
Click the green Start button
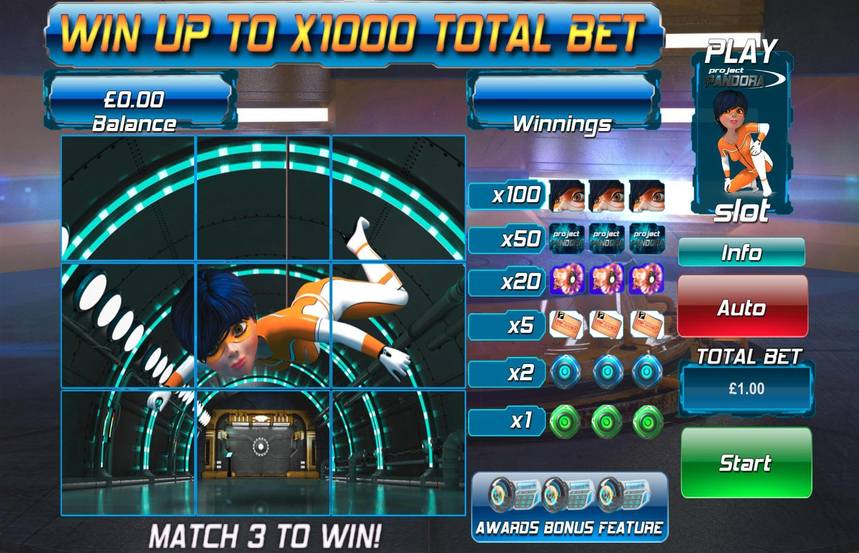click(745, 463)
